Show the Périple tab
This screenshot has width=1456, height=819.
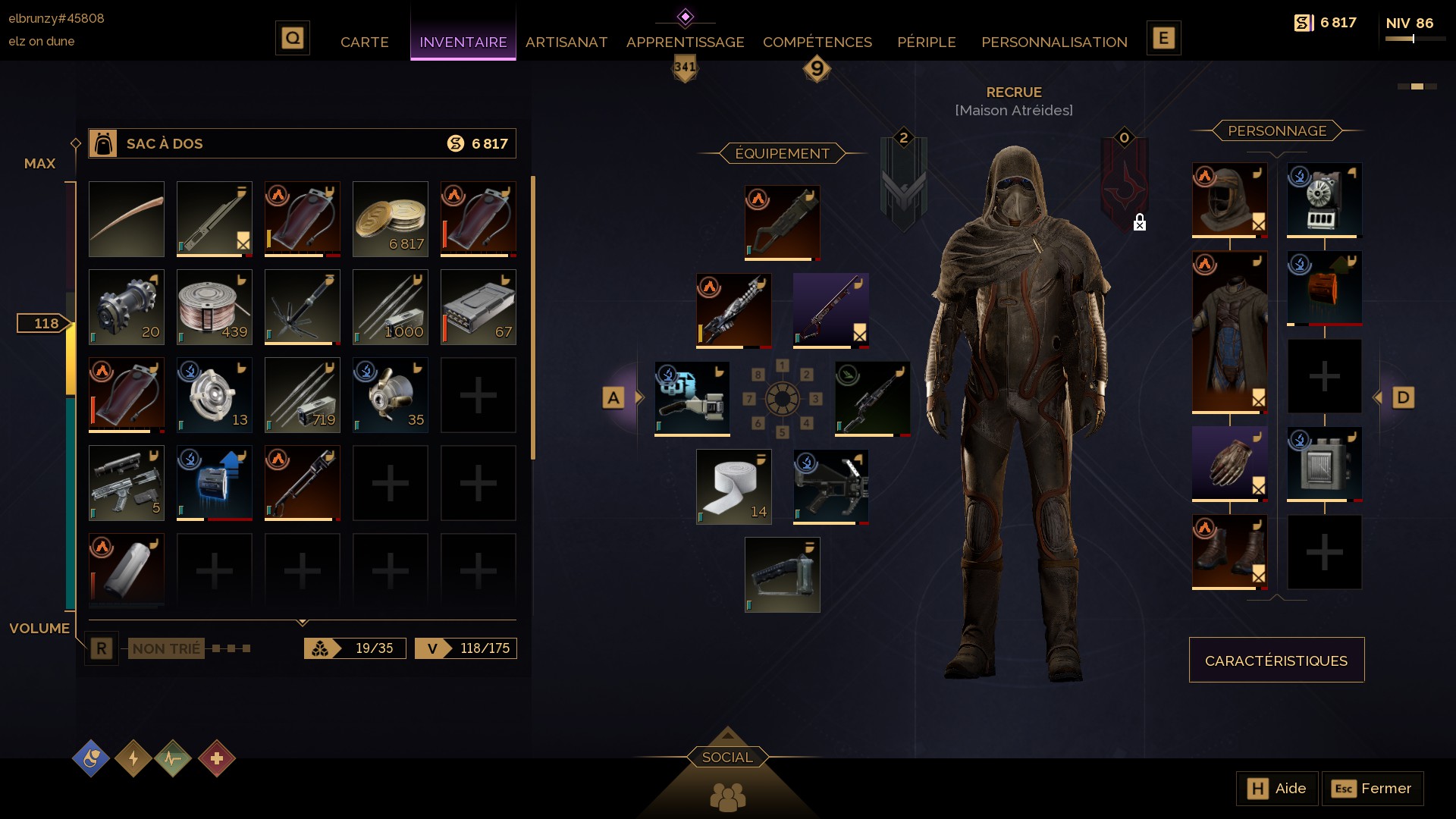click(926, 42)
